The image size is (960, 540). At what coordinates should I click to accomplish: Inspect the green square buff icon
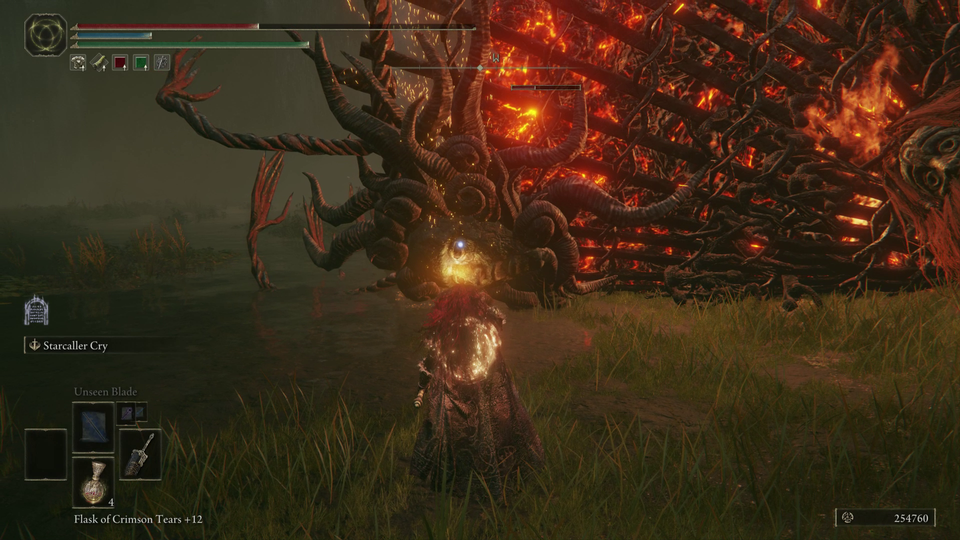tap(141, 62)
